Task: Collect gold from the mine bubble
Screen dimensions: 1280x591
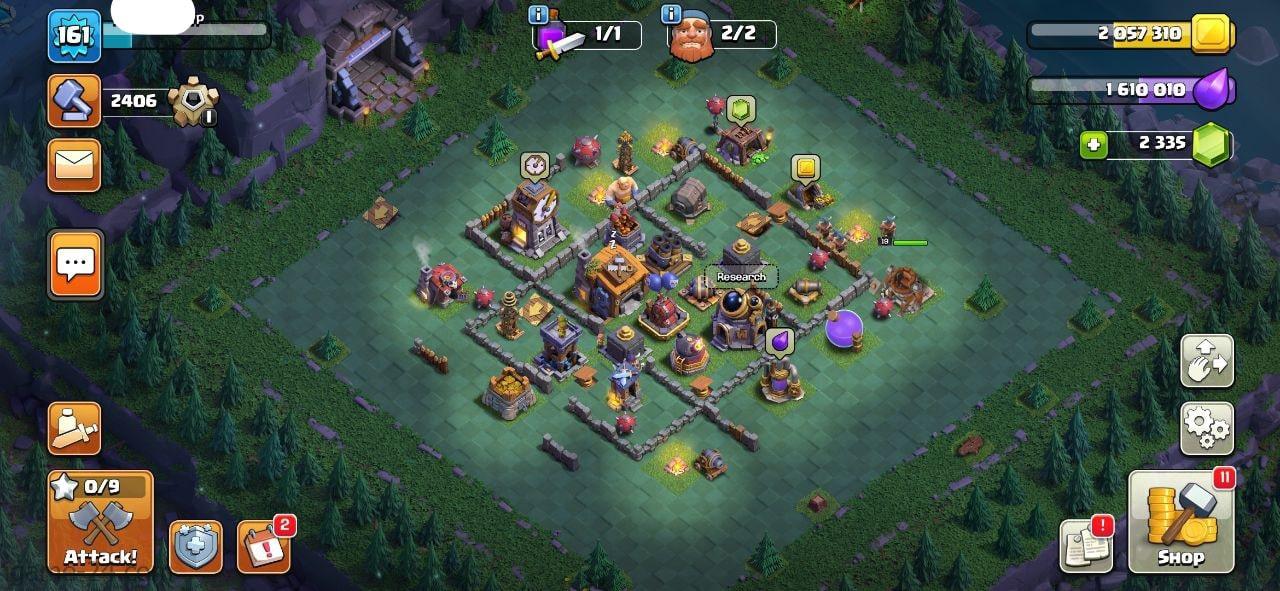Action: (805, 167)
